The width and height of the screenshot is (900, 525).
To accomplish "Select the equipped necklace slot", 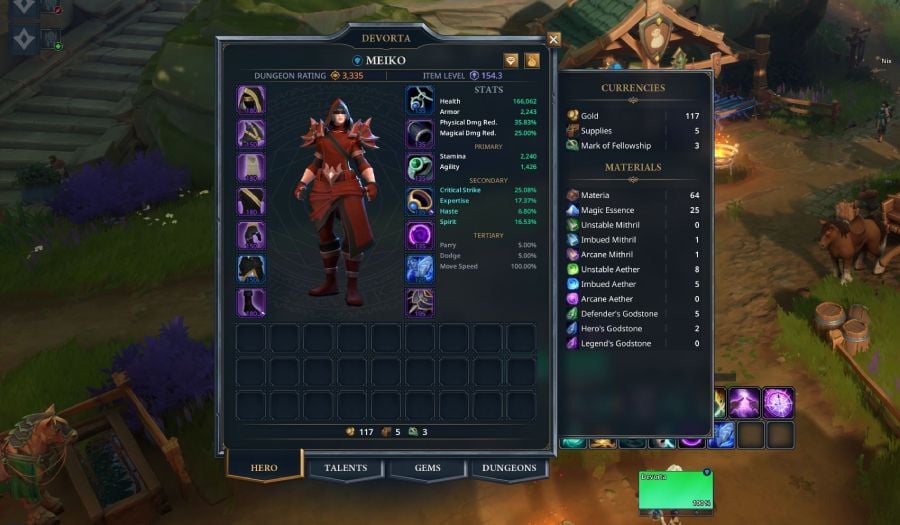I will click(x=419, y=100).
